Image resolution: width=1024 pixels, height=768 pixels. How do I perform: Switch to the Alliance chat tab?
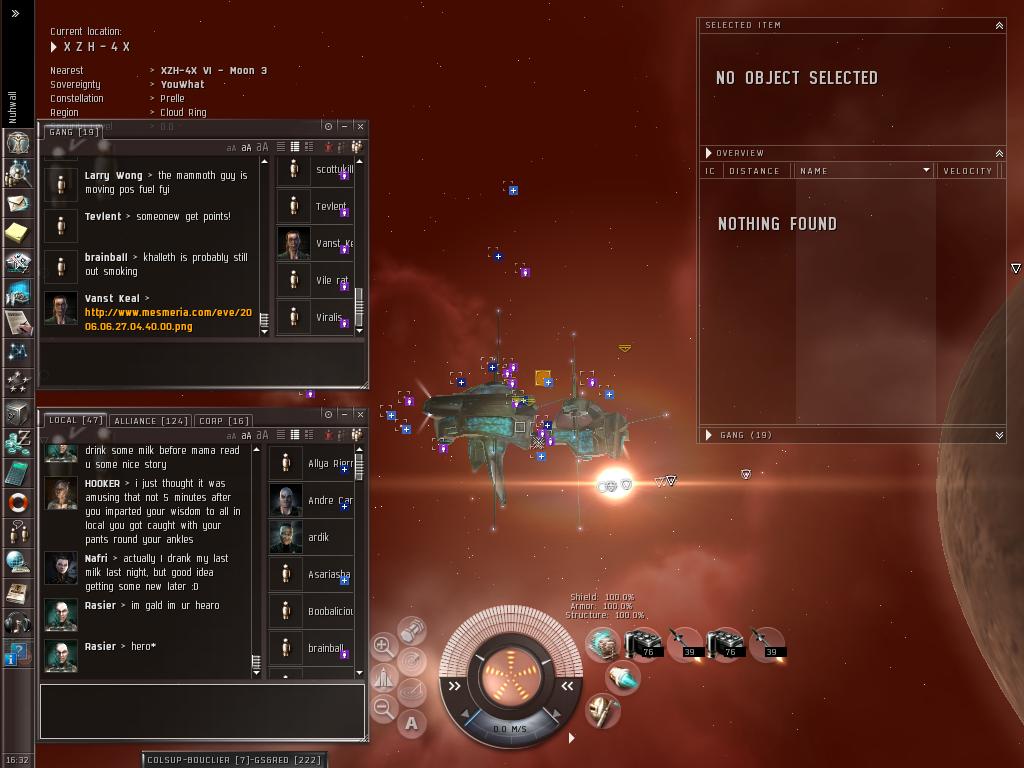tap(150, 421)
